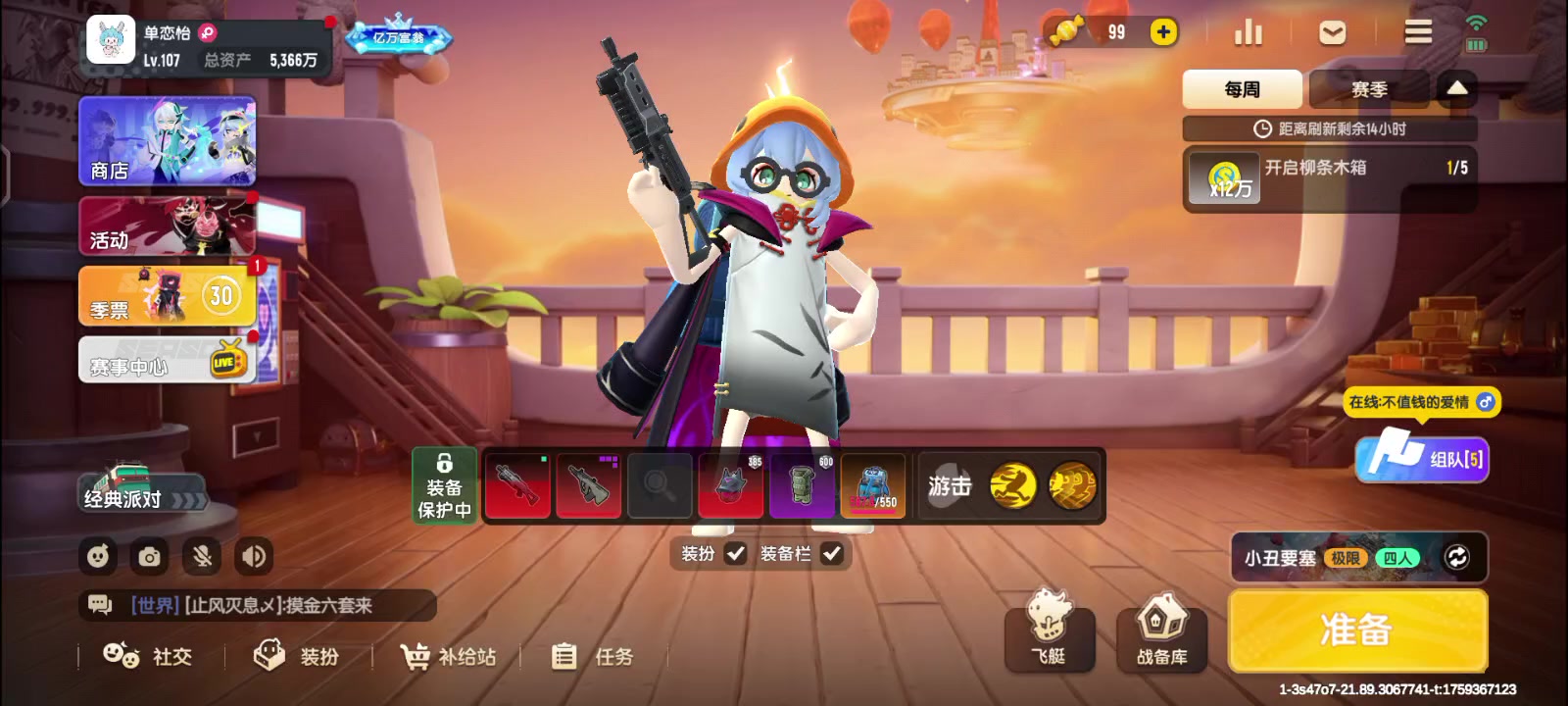Collapse the mission panel with the up arrow
The width and height of the screenshot is (1568, 706).
click(1457, 89)
